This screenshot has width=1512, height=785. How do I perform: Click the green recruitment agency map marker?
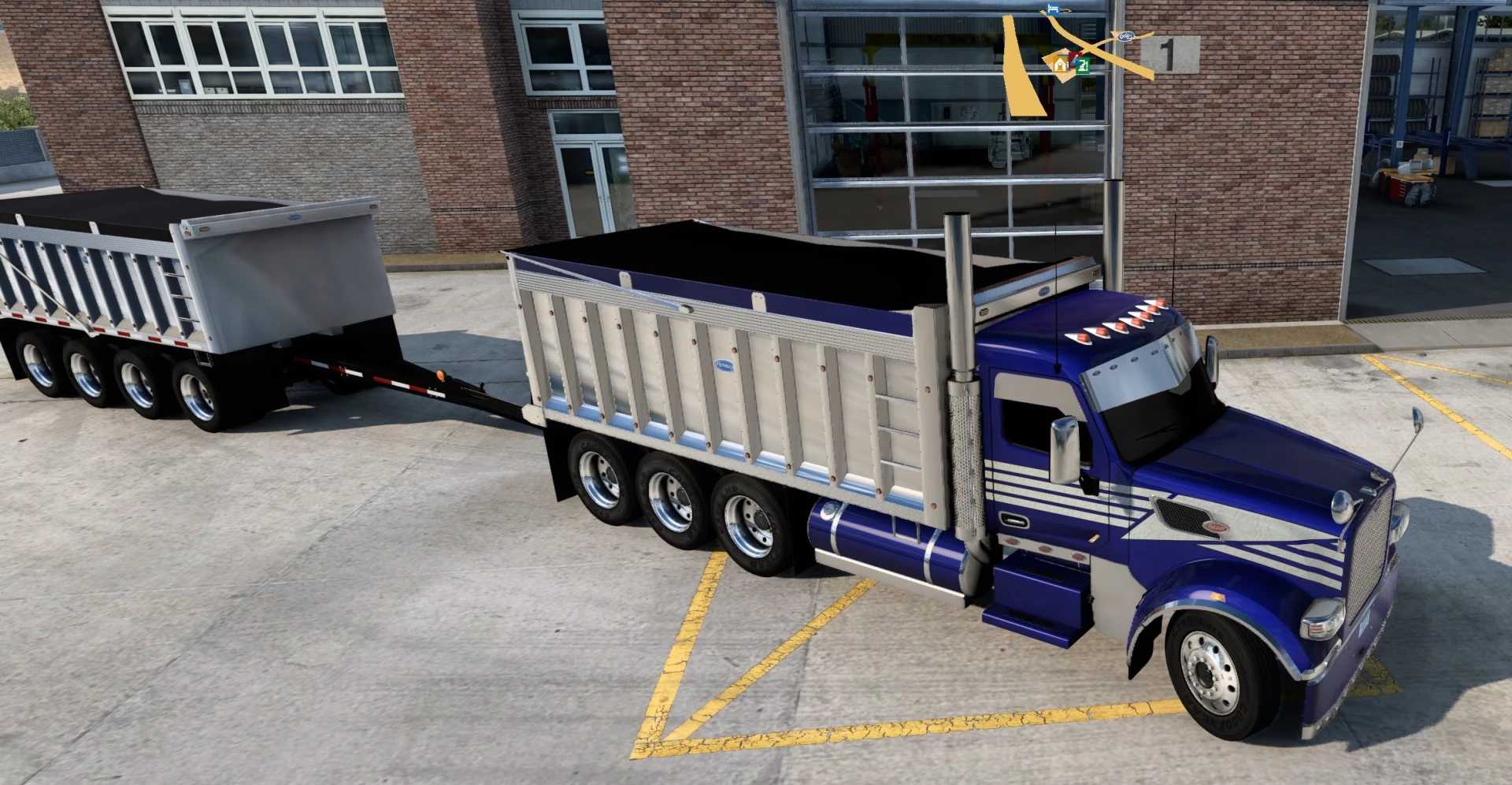1084,65
